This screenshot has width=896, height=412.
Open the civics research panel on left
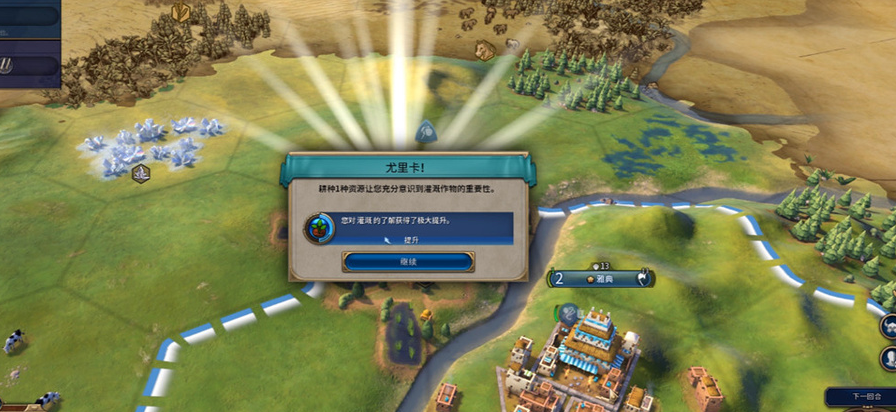pyautogui.click(x=28, y=65)
